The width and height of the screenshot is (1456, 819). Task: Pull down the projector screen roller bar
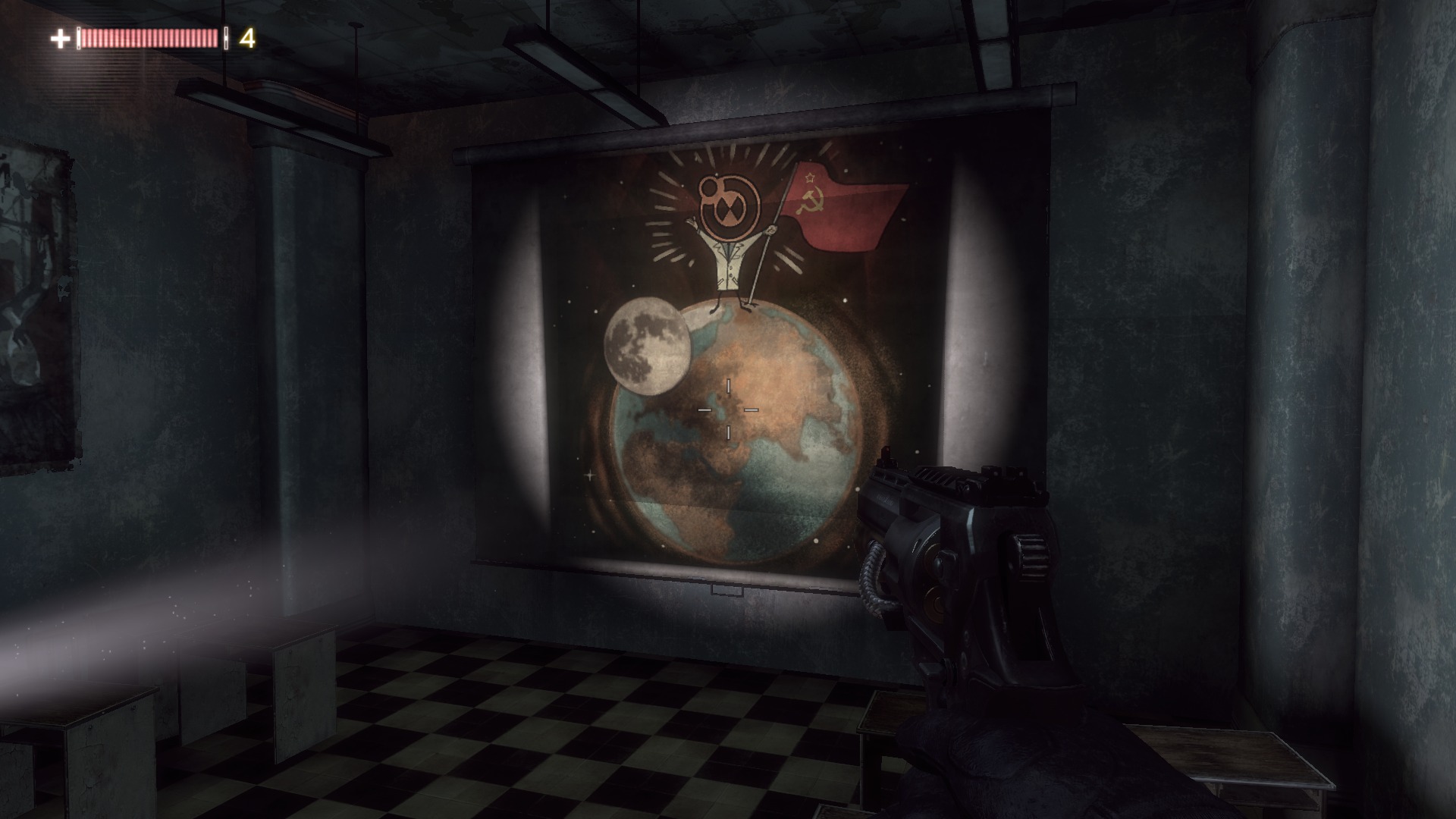758,129
